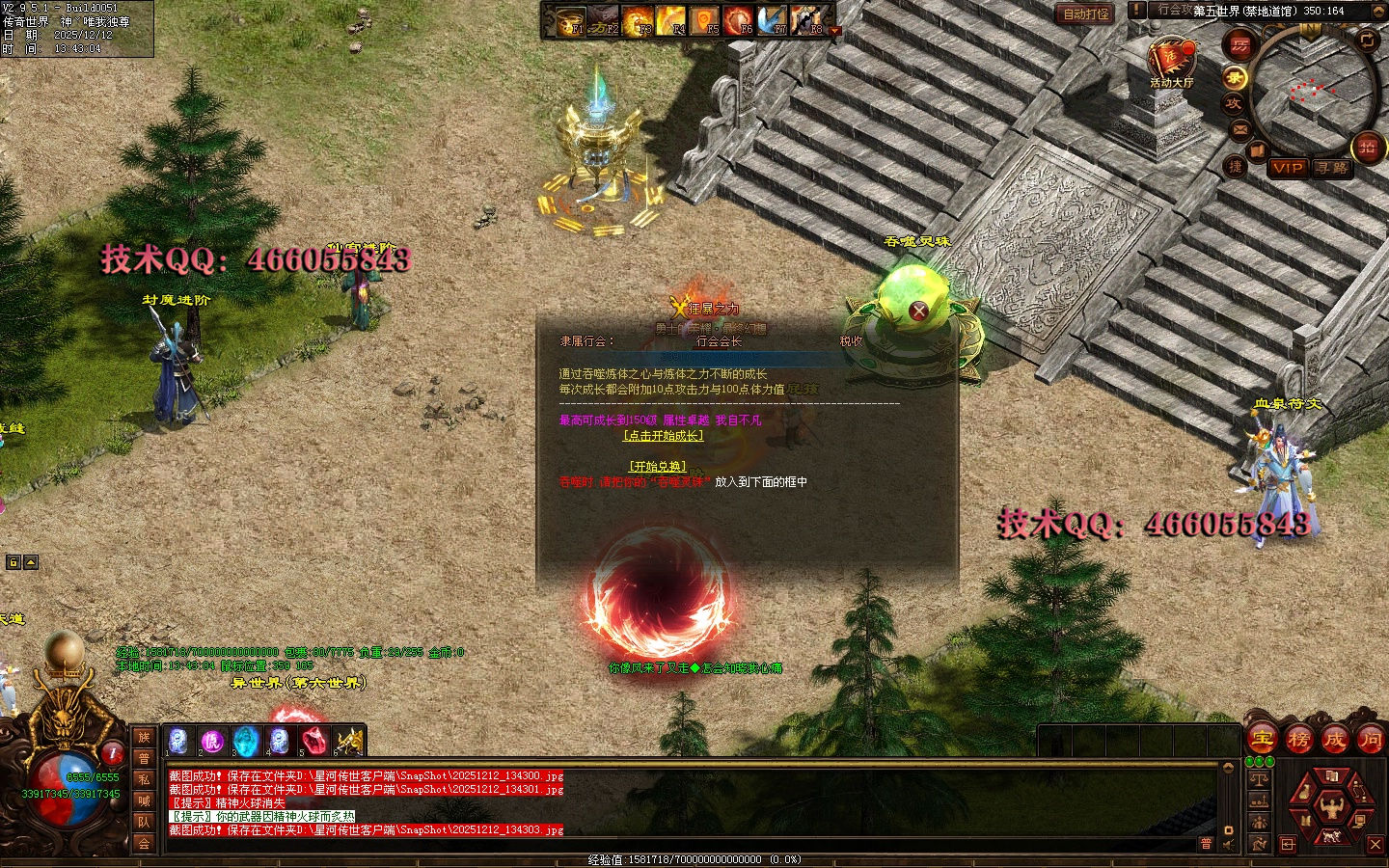The width and height of the screenshot is (1389, 868).
Task: Open the mail envelope icon
Action: [x=1241, y=128]
